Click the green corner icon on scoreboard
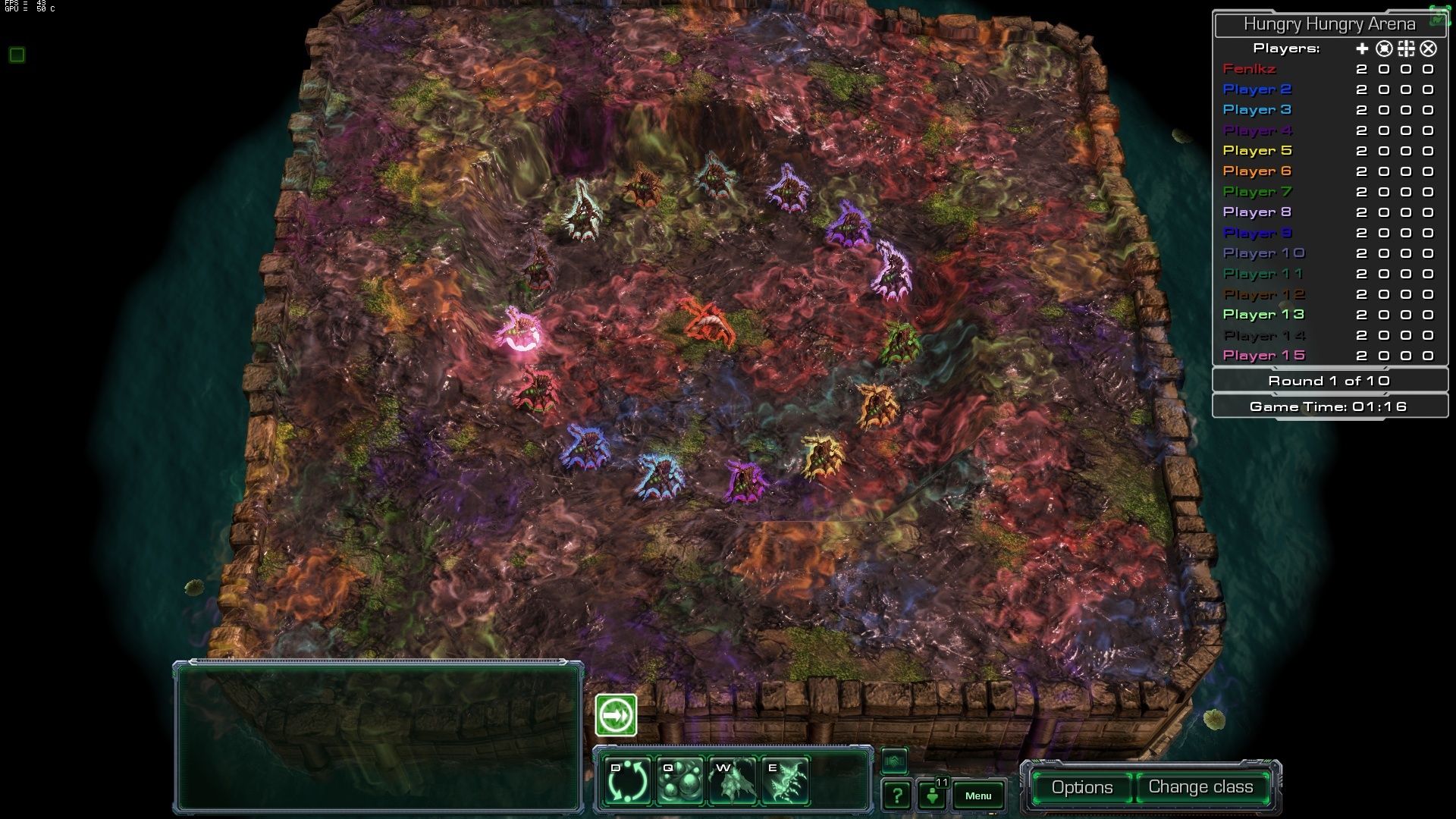This screenshot has height=819, width=1456. [1439, 17]
